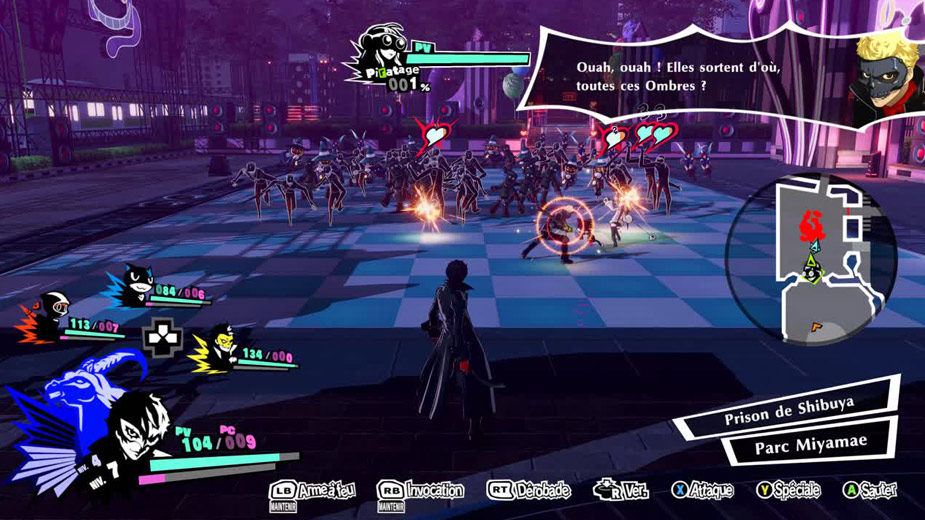The height and width of the screenshot is (520, 925).
Task: Click the d-pad party switch icon
Action: (x=162, y=338)
